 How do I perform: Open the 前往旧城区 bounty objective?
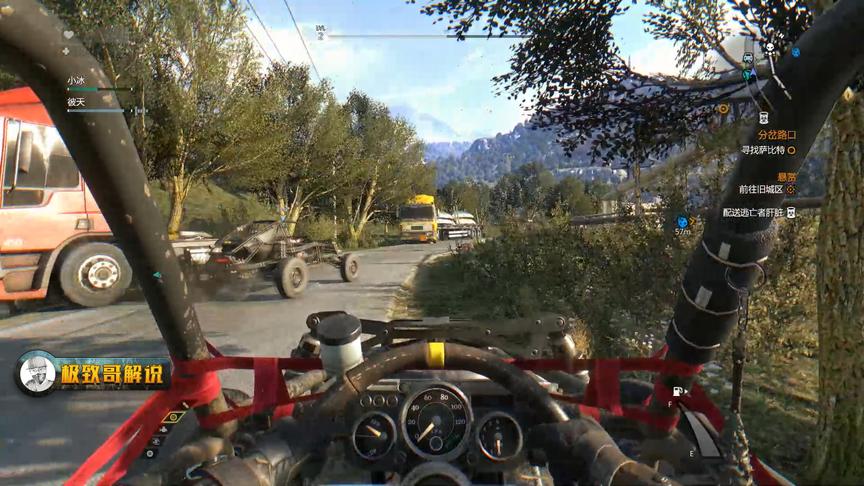[761, 189]
